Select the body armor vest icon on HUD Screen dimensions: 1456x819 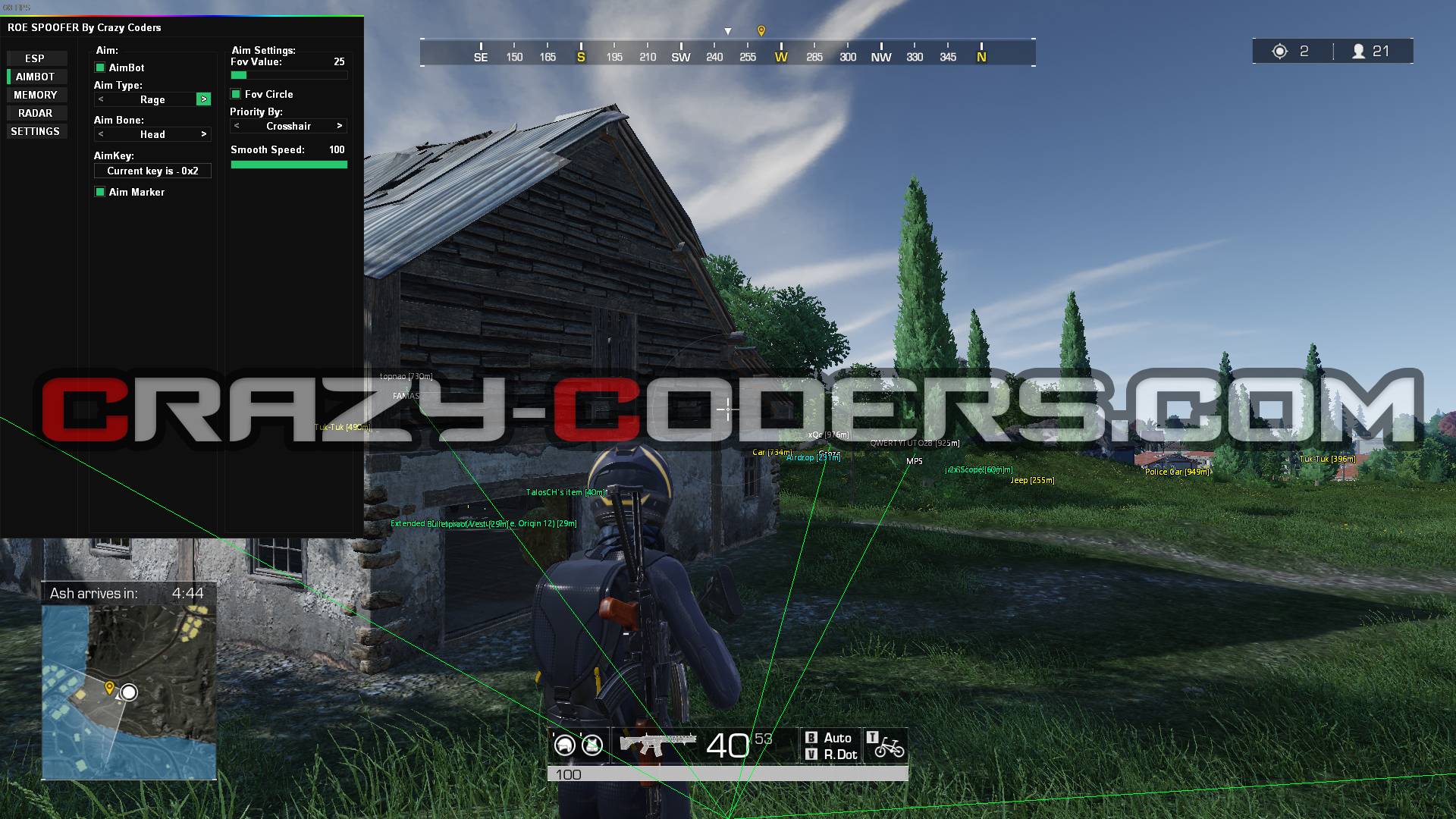tap(590, 745)
